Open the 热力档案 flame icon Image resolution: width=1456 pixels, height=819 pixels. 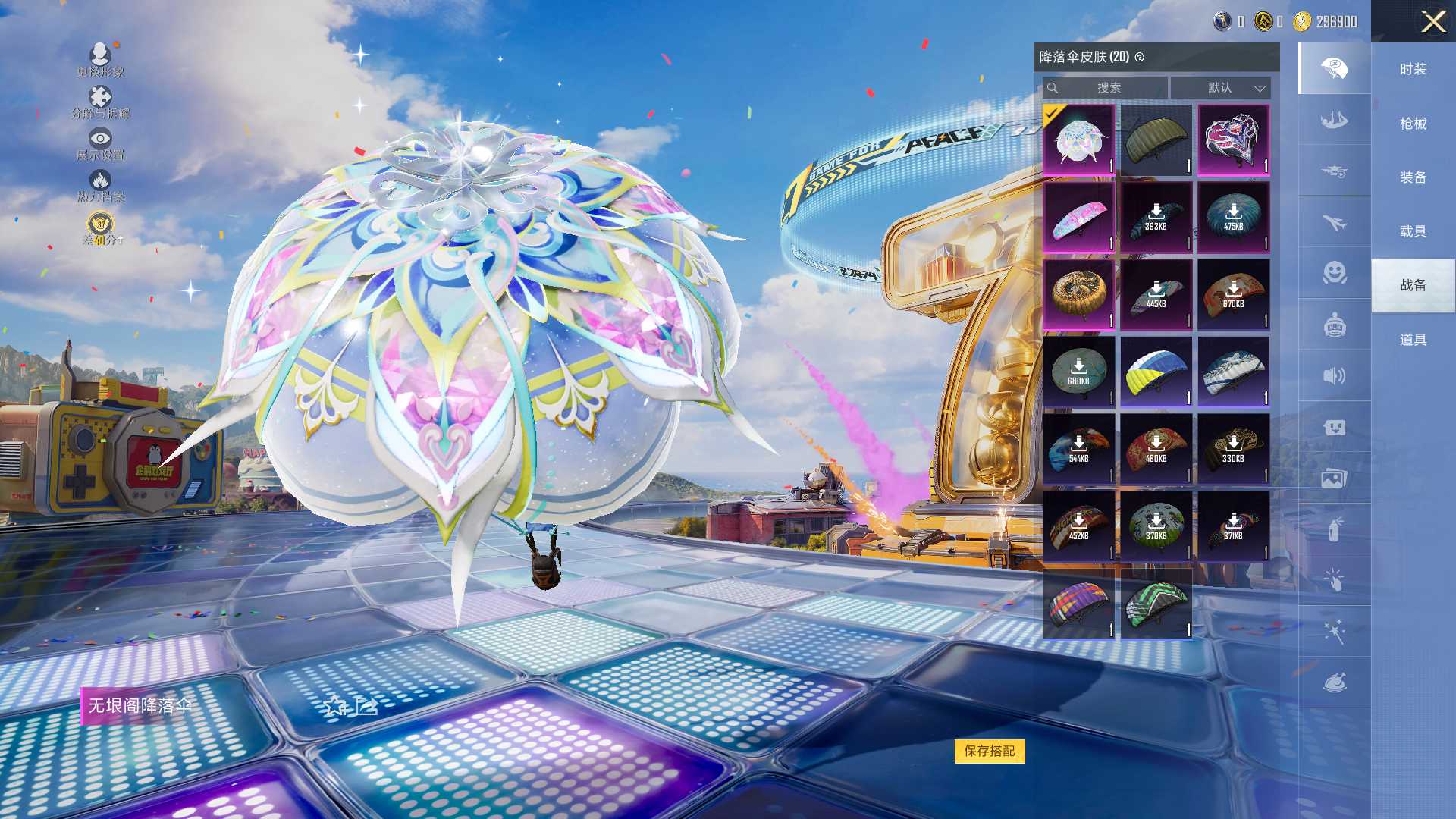(x=100, y=181)
